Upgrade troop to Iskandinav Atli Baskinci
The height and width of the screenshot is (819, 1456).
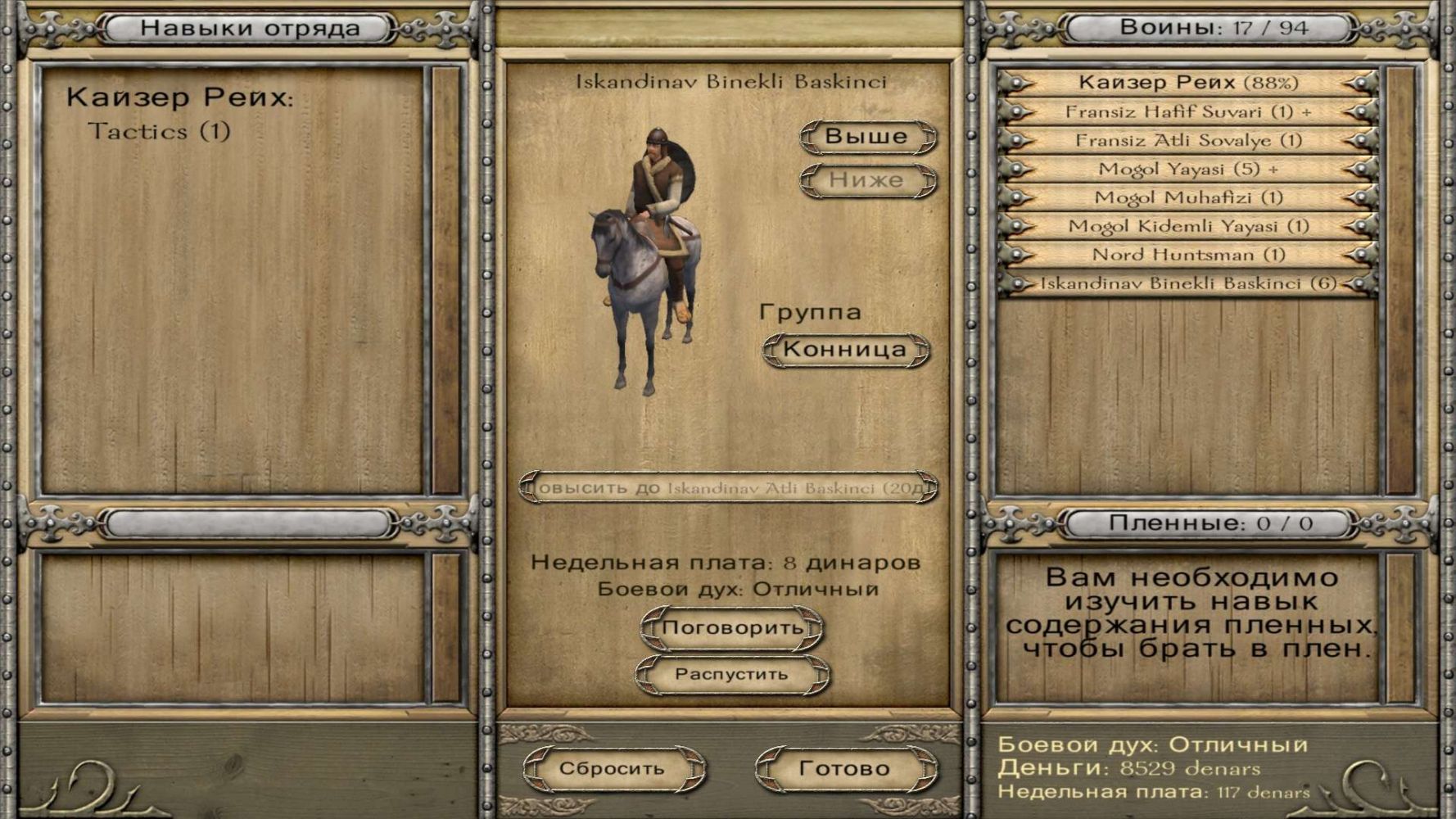728,488
